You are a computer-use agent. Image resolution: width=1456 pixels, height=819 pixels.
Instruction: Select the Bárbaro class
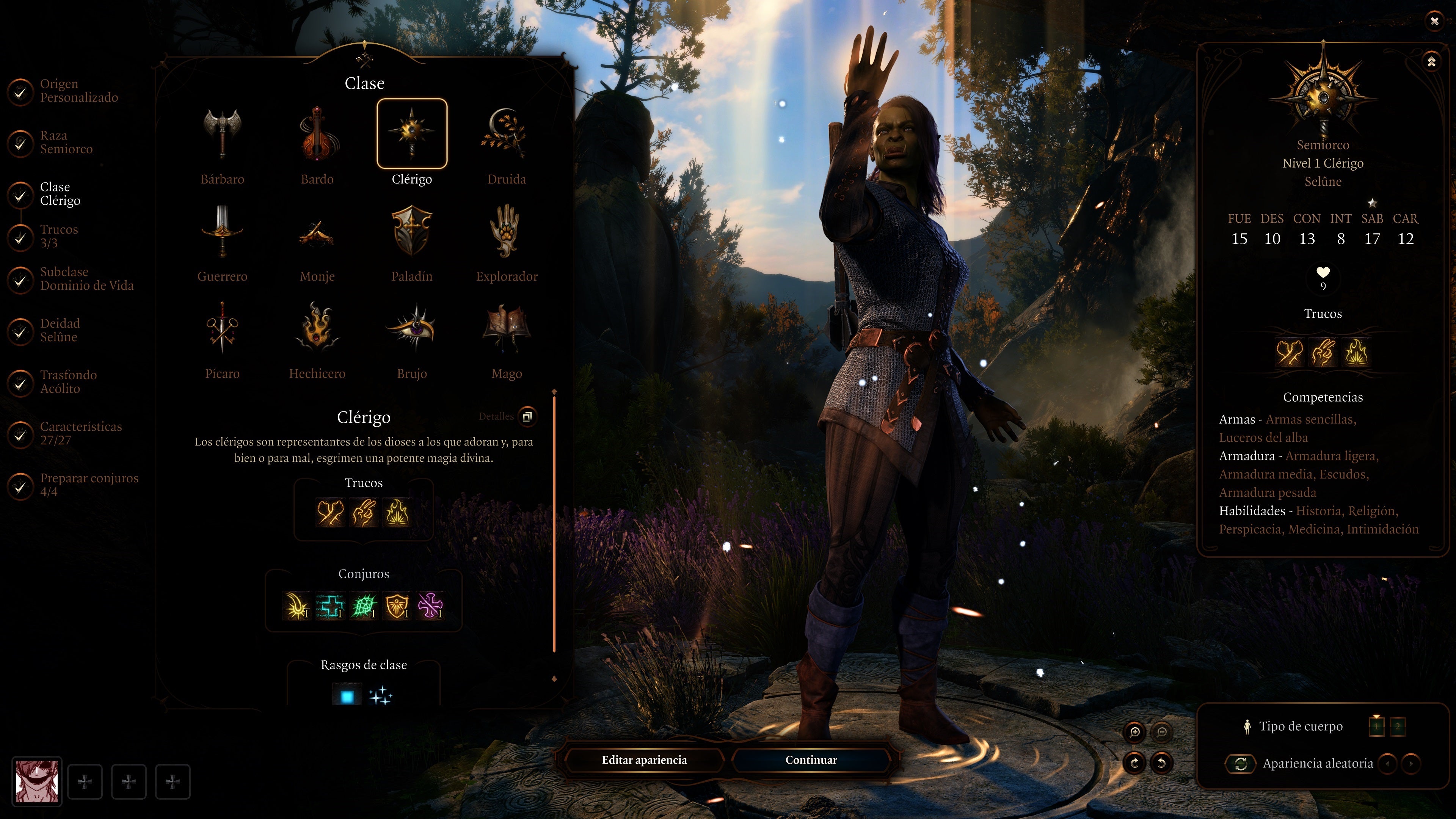tap(222, 135)
